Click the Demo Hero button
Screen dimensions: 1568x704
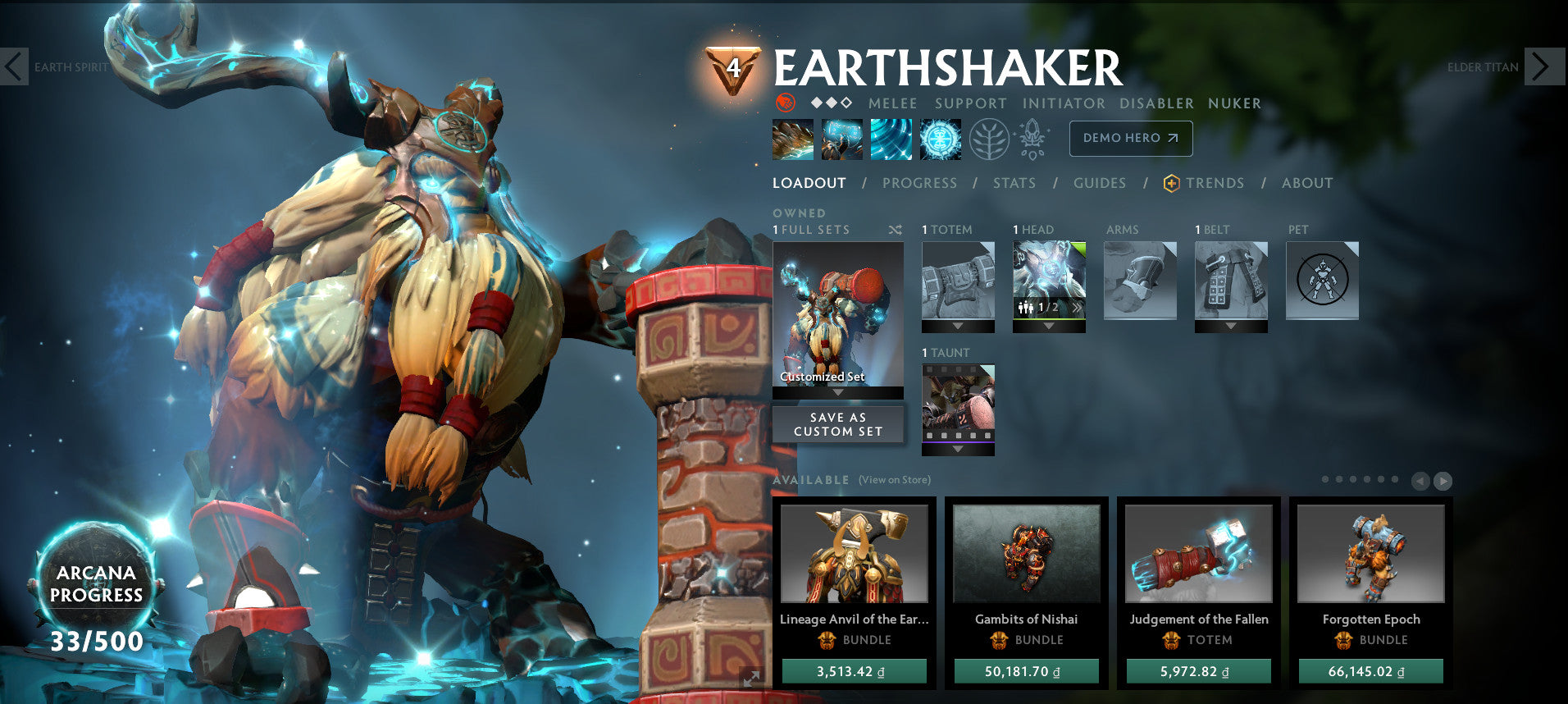pos(1129,138)
